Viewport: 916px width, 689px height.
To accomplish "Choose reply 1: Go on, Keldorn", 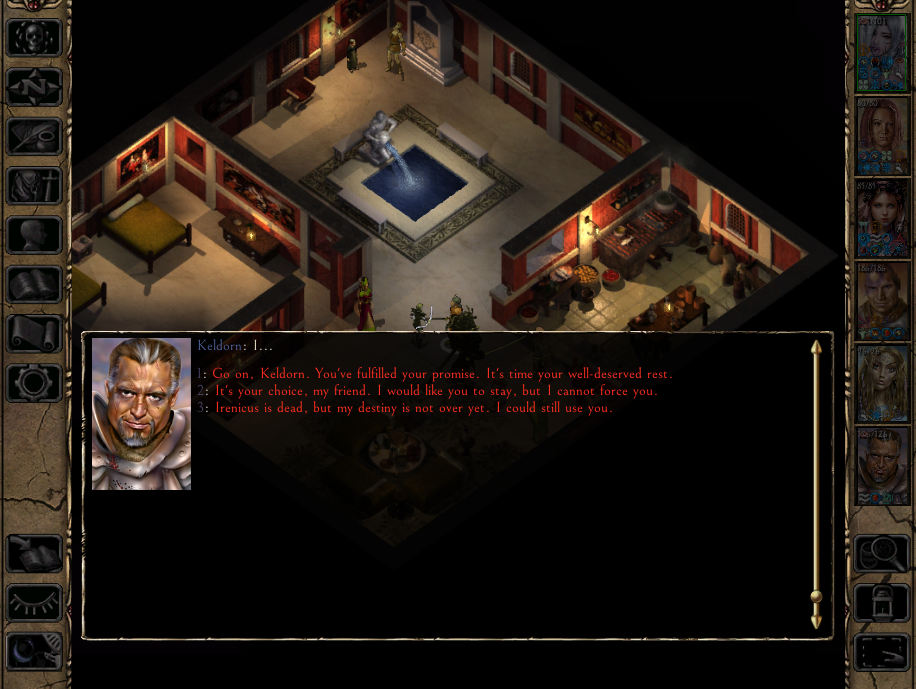I will pyautogui.click(x=440, y=373).
